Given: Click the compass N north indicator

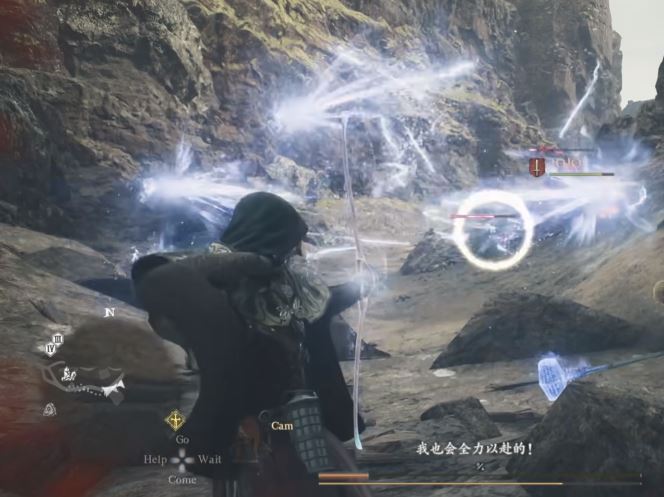Looking at the screenshot, I should click(109, 312).
